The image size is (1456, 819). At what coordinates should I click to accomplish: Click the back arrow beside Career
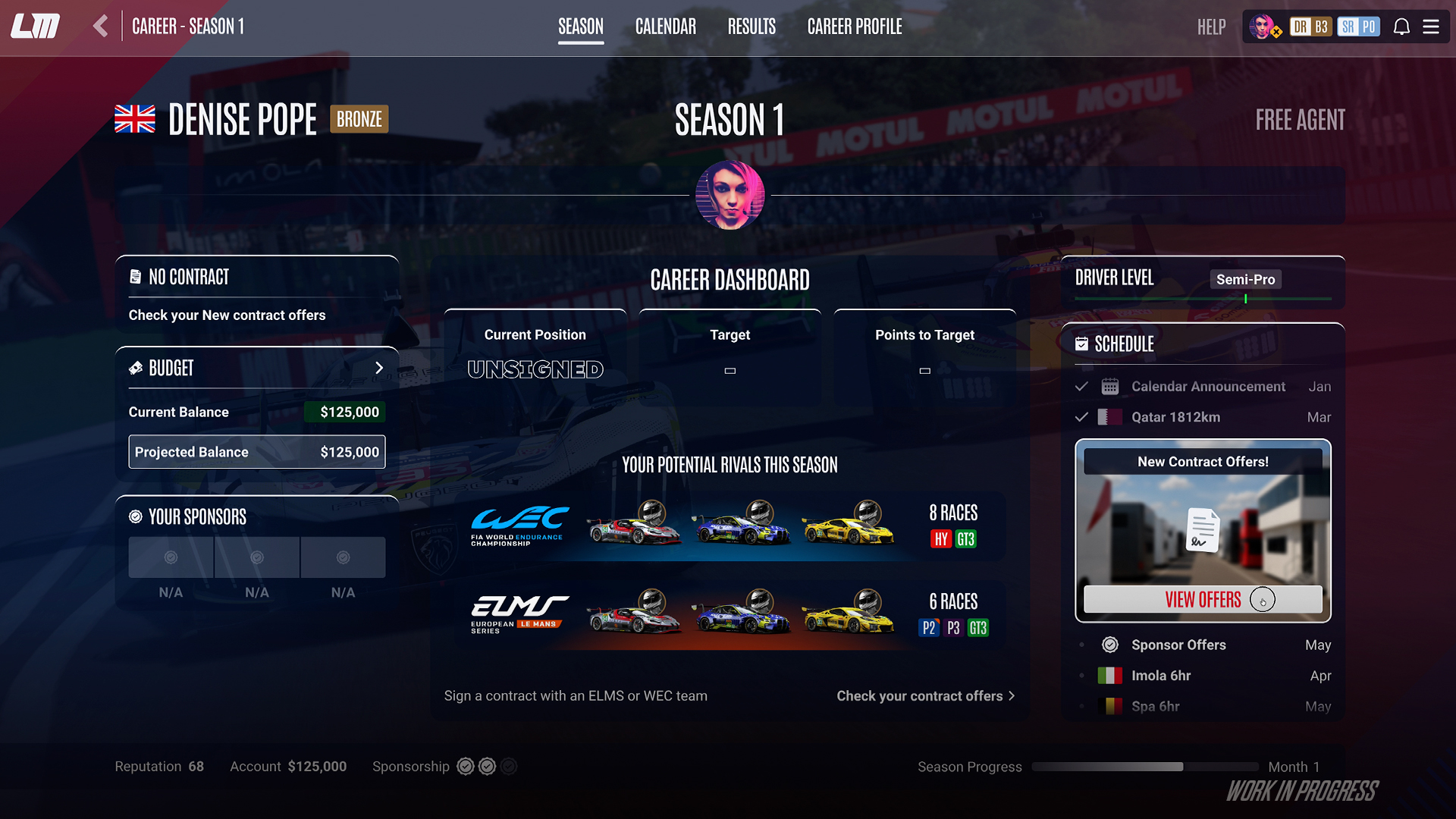tap(101, 27)
